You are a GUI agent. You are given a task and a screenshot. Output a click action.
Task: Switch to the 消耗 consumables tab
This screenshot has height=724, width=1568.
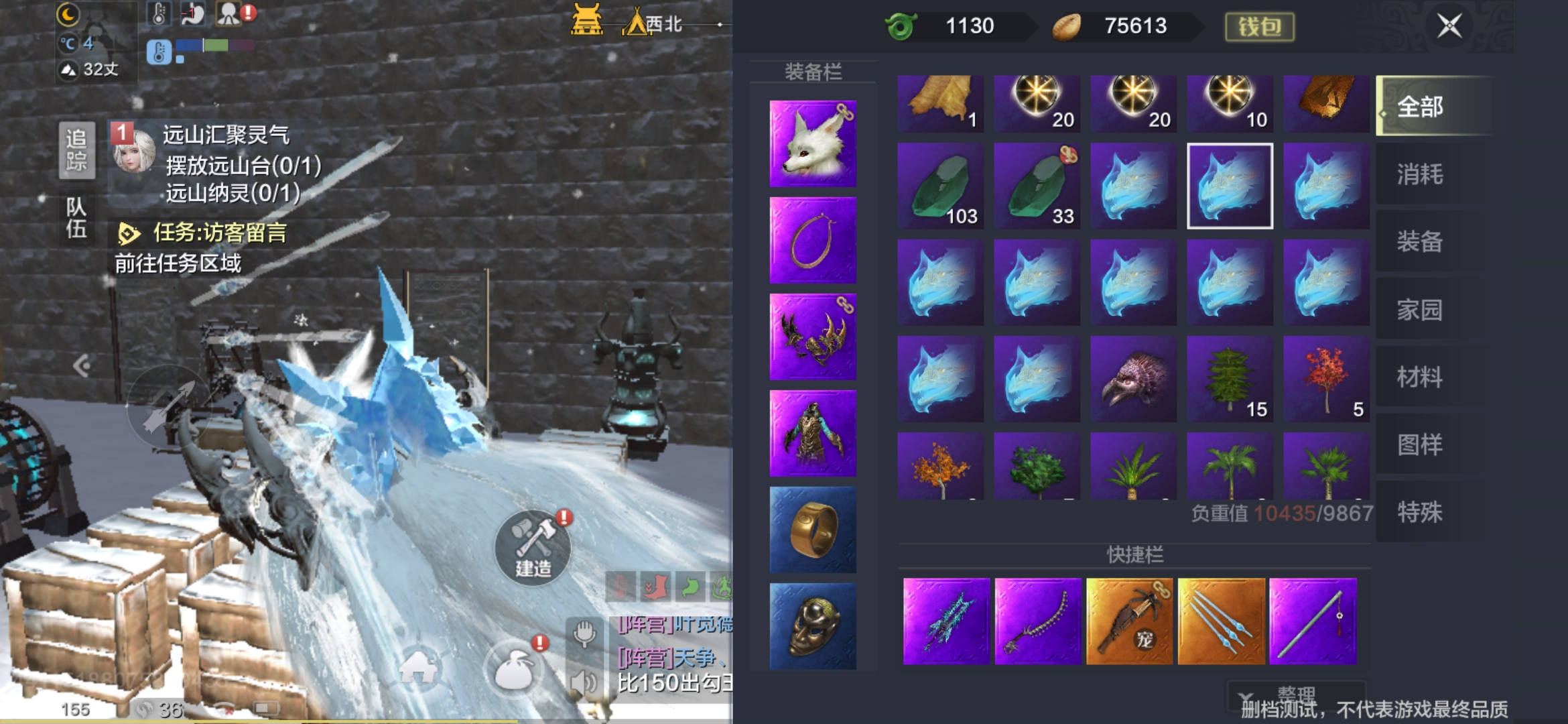[x=1419, y=174]
